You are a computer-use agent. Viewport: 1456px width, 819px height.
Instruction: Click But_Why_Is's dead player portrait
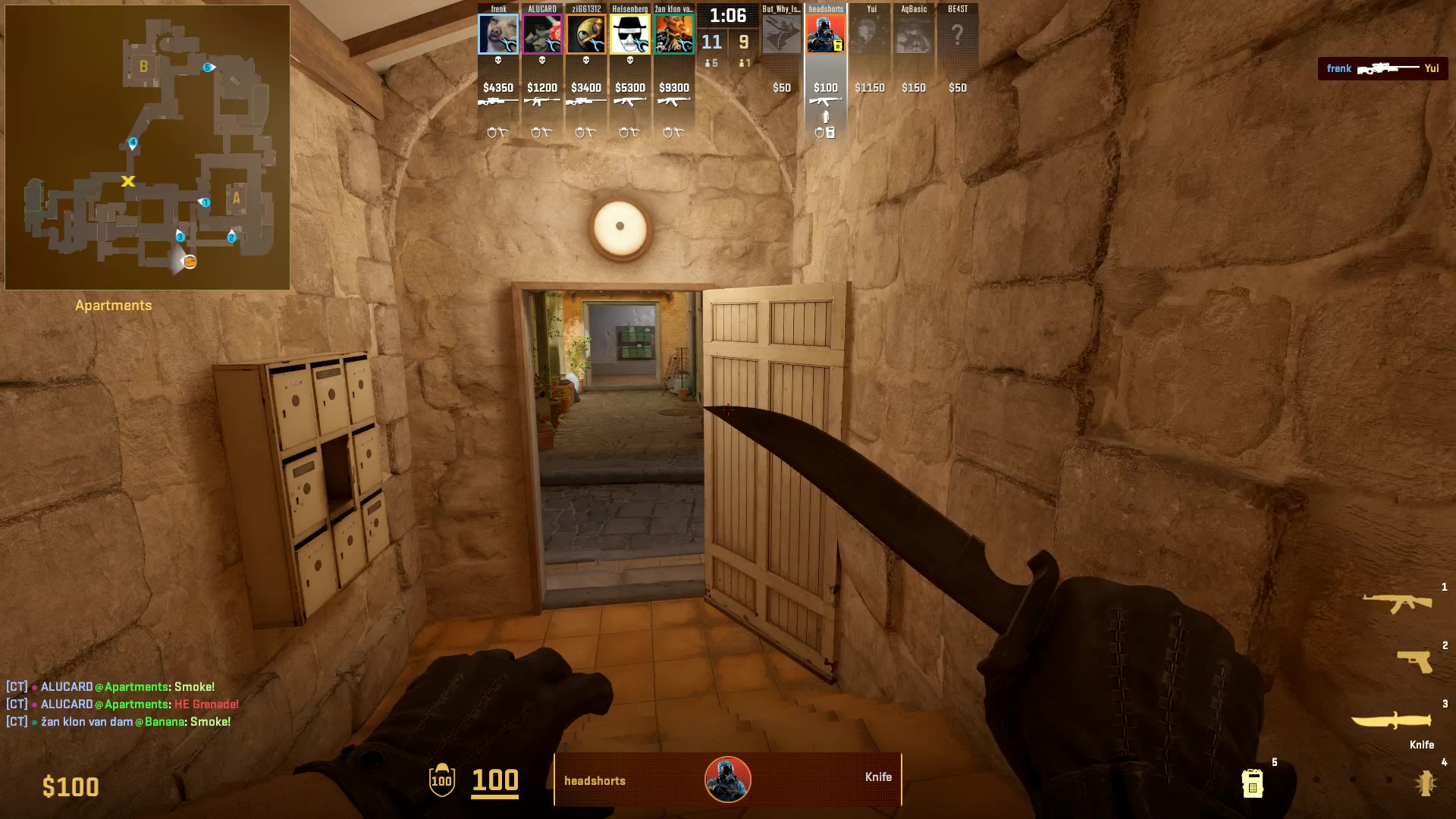coord(782,34)
